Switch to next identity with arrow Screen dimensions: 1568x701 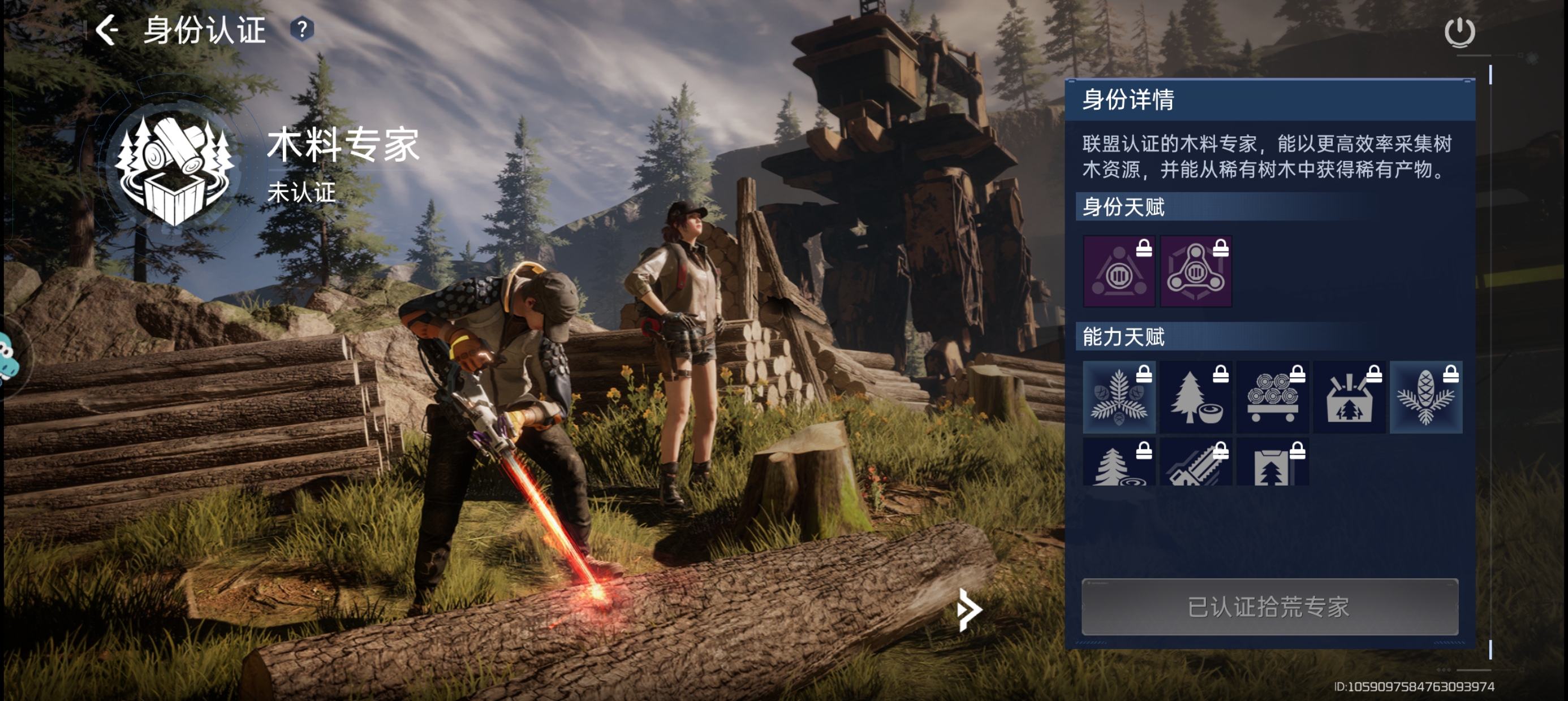tap(968, 609)
